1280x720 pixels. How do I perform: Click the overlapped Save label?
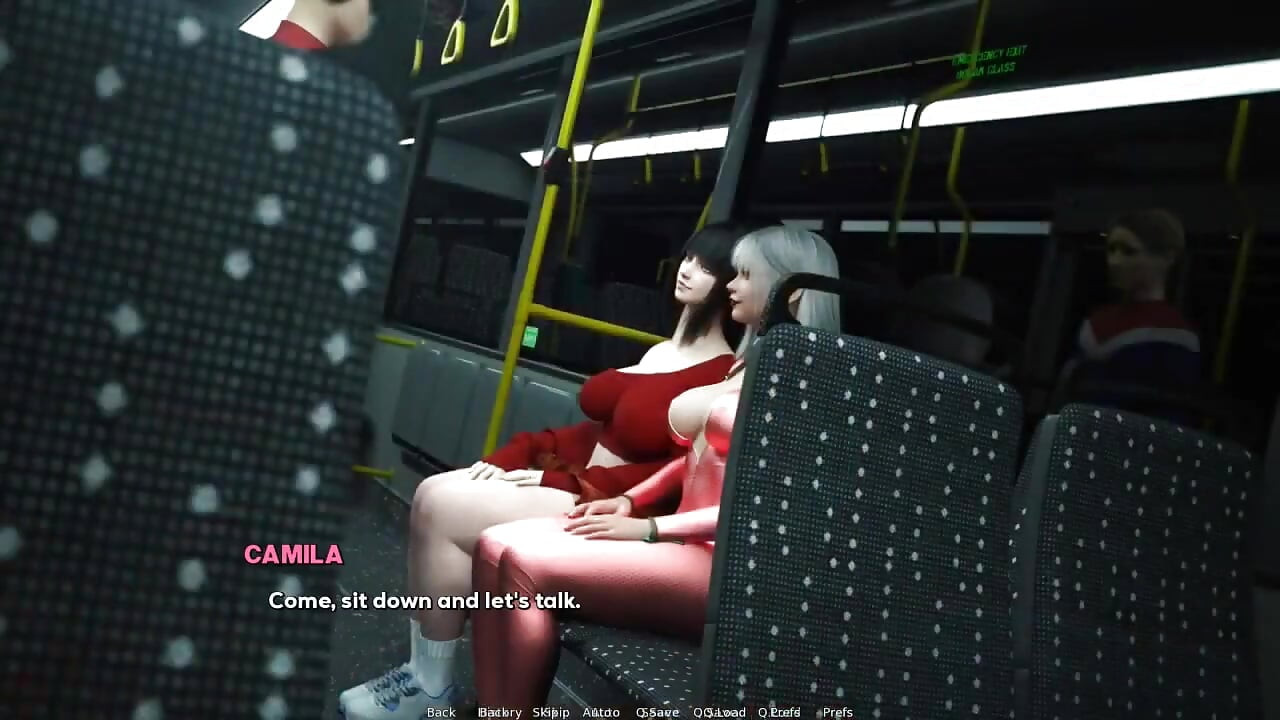(660, 712)
